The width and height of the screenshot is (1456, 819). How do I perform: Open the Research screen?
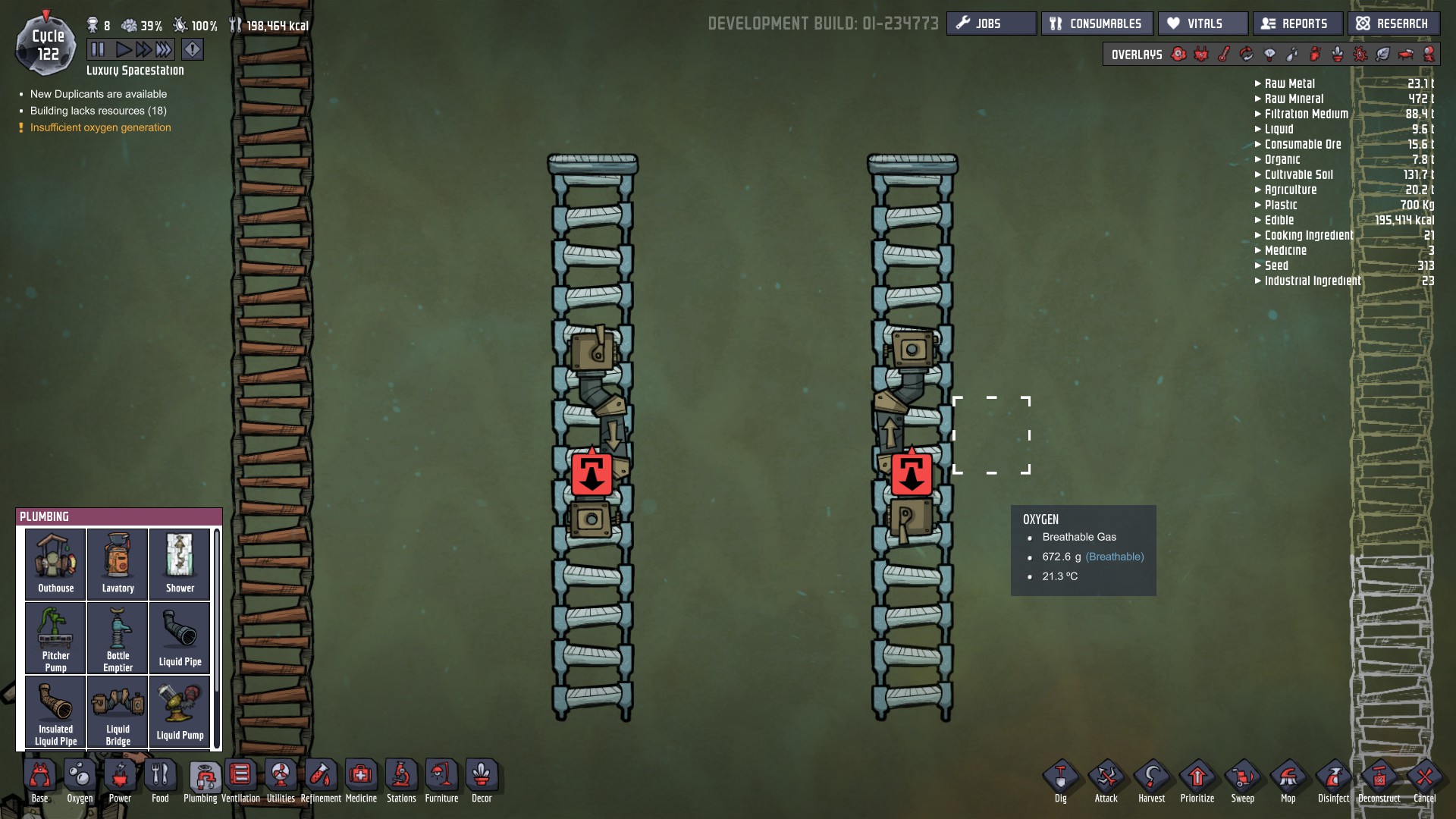click(x=1393, y=23)
